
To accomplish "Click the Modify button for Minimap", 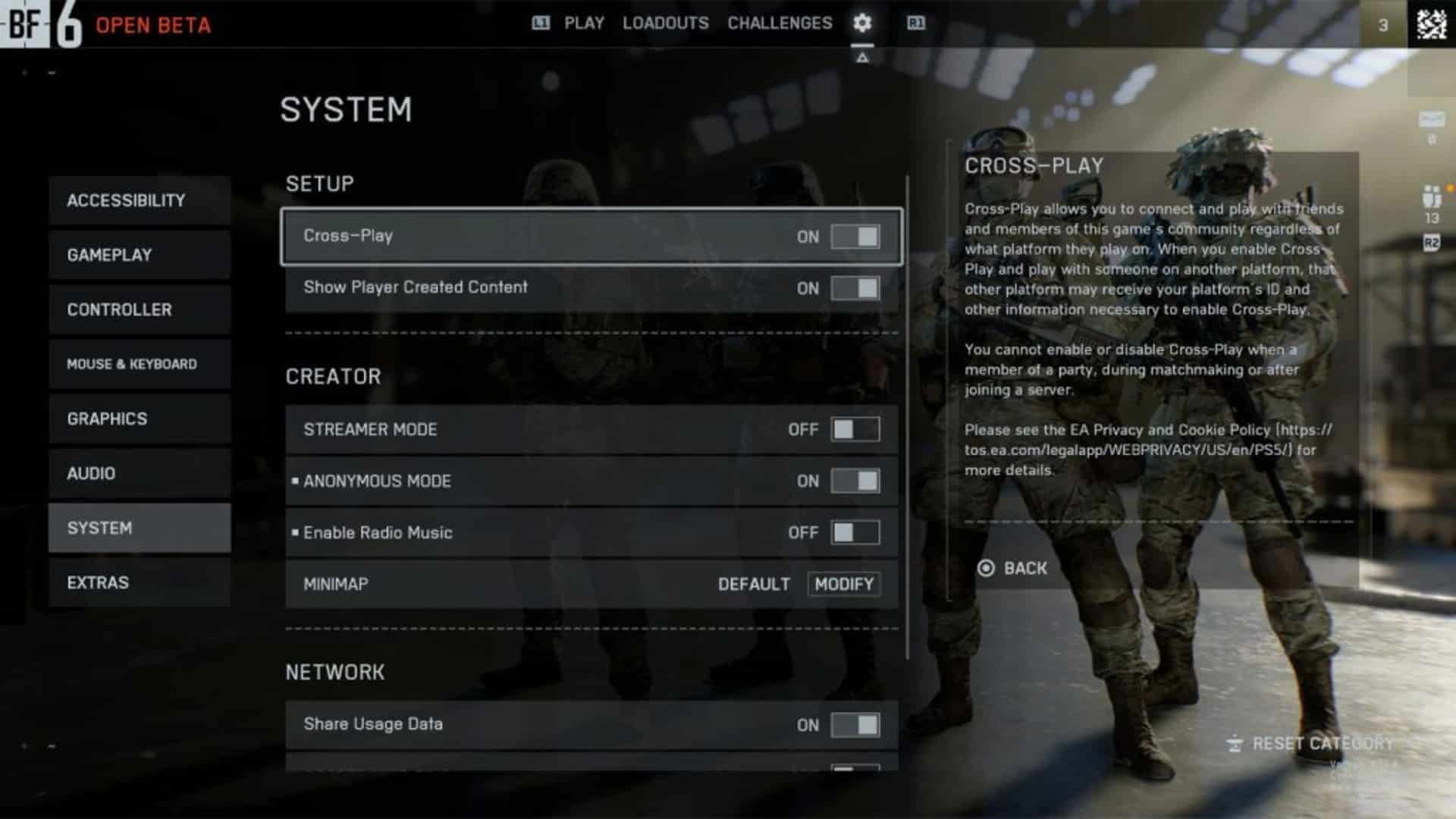I will point(843,584).
